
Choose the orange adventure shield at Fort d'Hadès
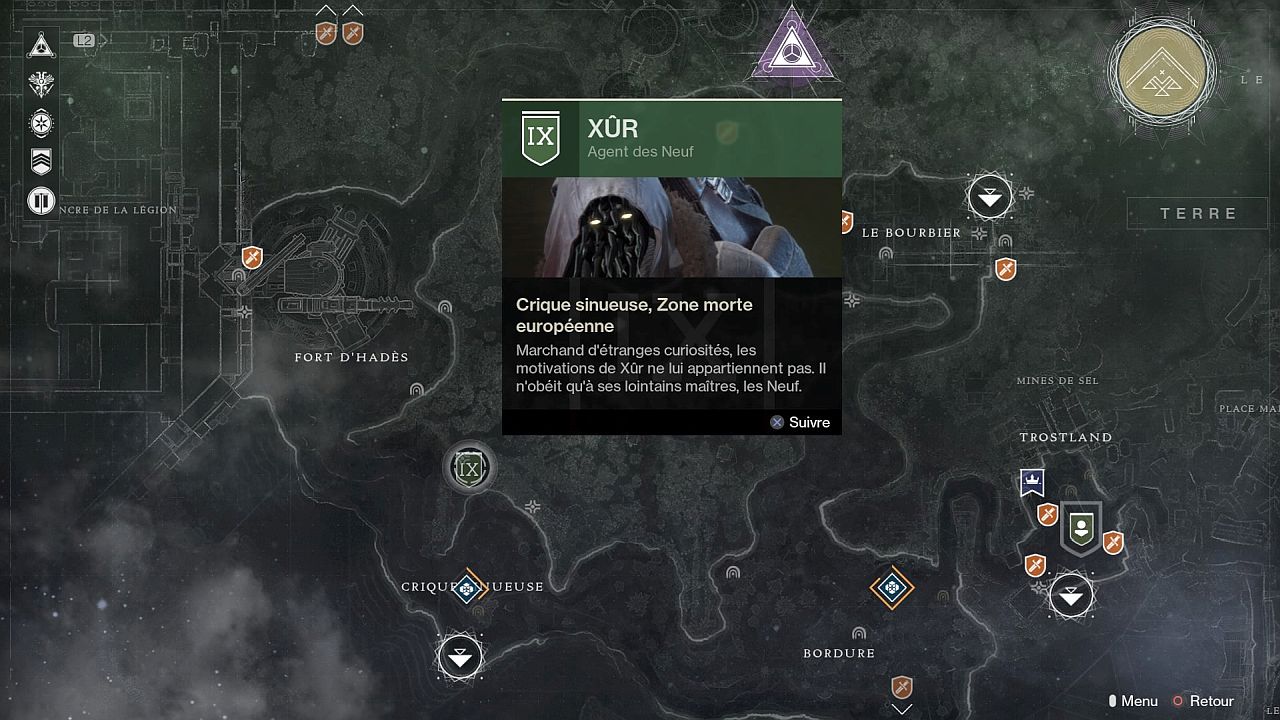[252, 258]
